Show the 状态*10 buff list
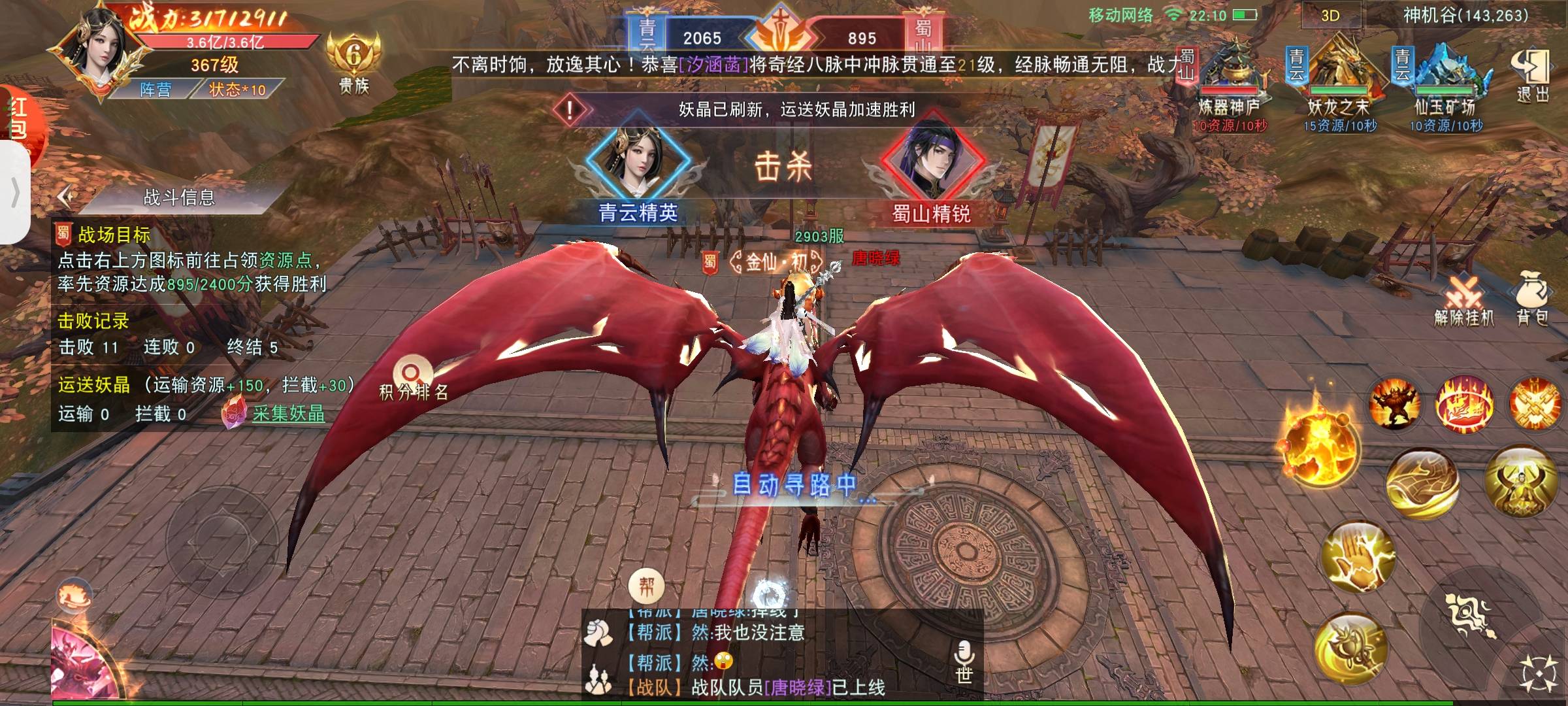 click(x=237, y=90)
